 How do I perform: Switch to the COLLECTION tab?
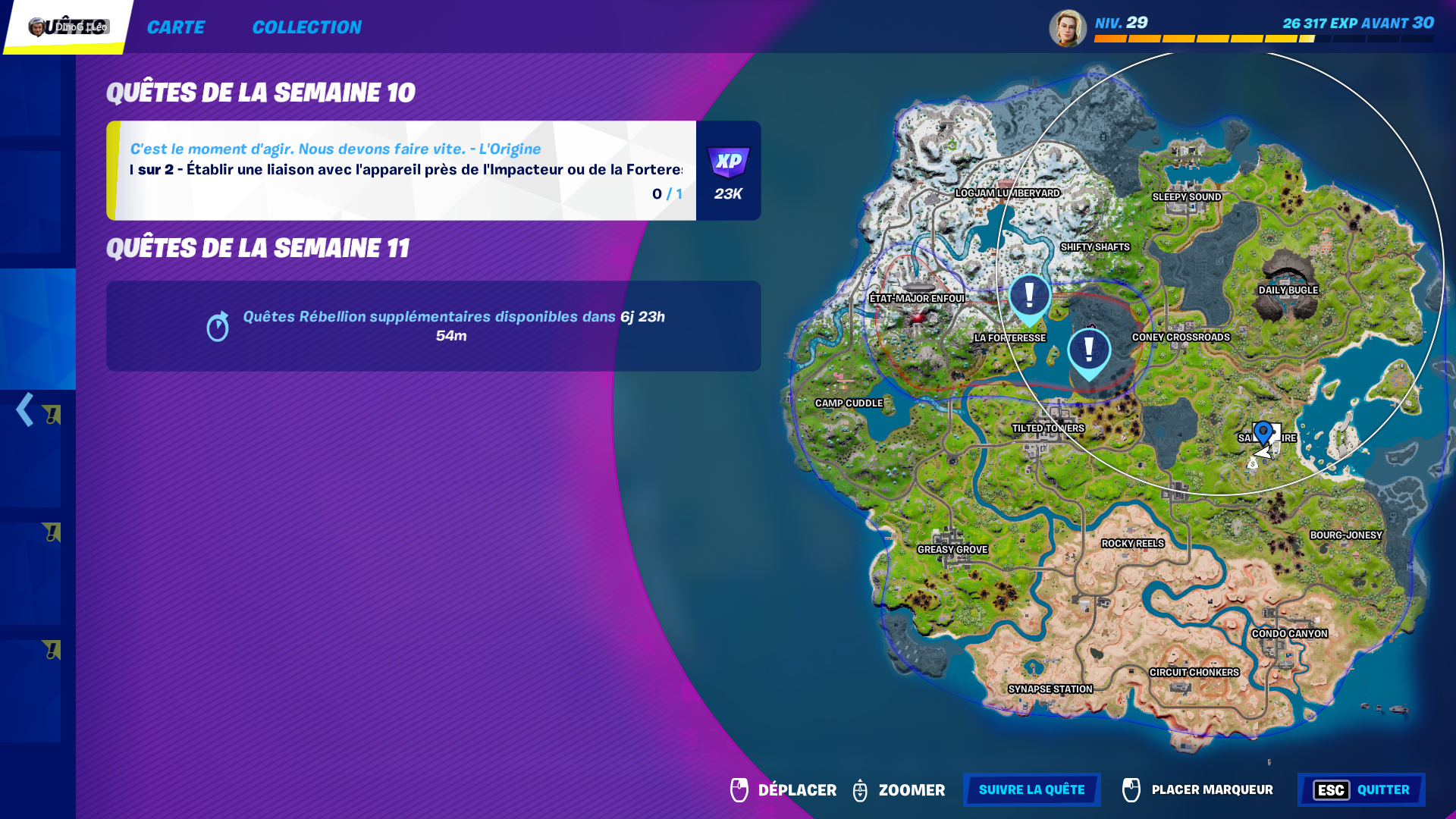(307, 27)
